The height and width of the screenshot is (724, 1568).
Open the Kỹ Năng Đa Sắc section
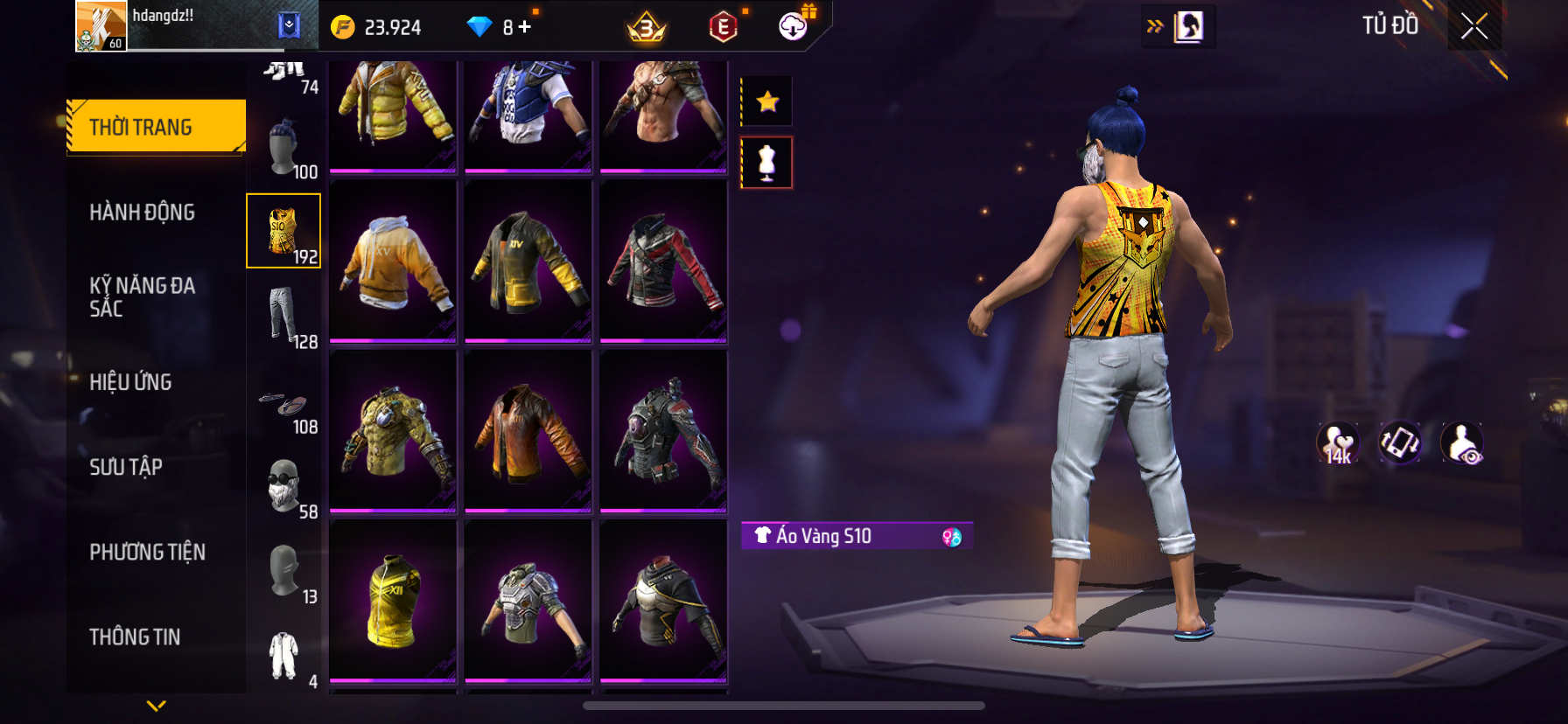point(142,297)
